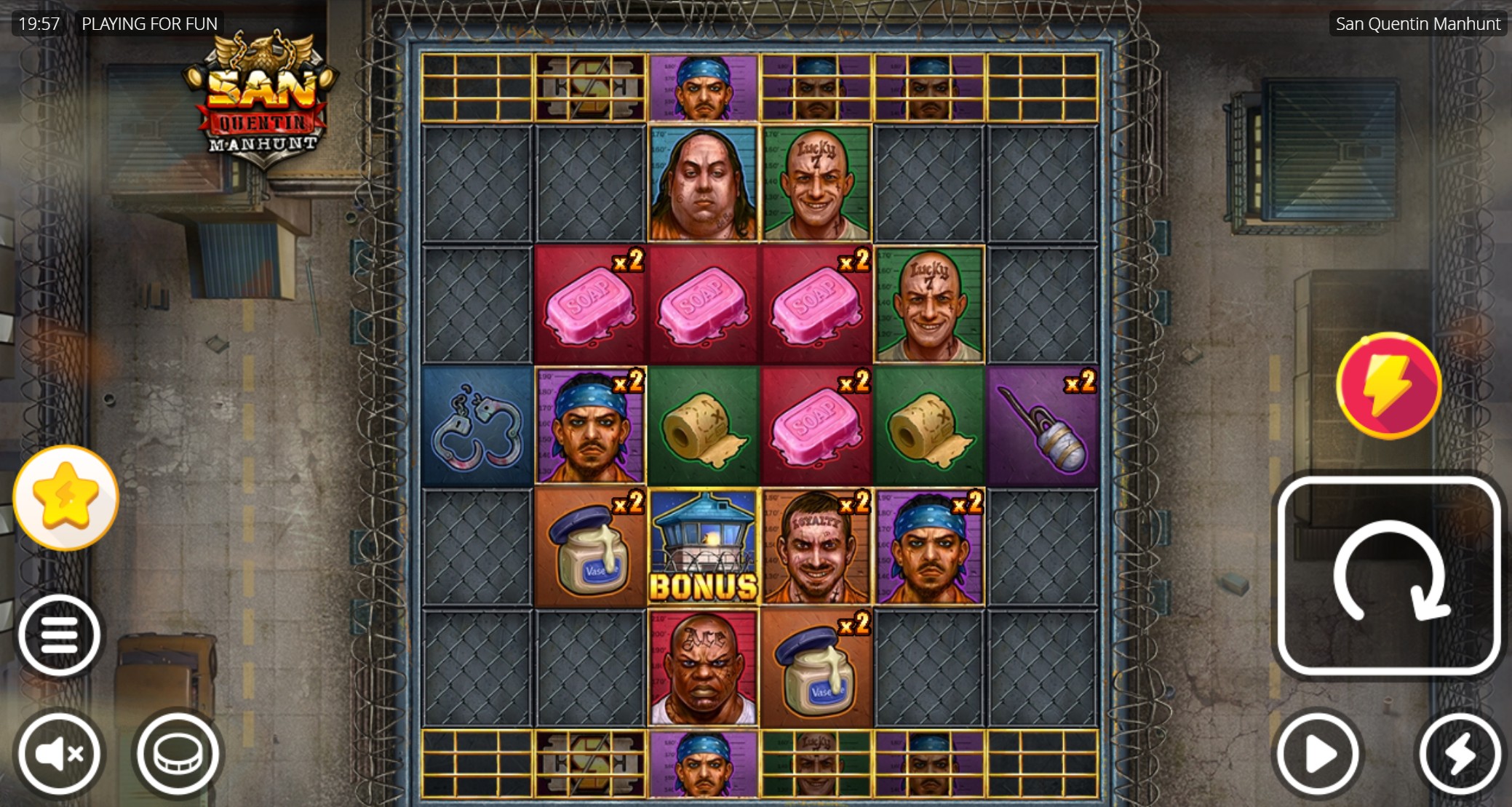Open the hamburger menu

(x=59, y=635)
